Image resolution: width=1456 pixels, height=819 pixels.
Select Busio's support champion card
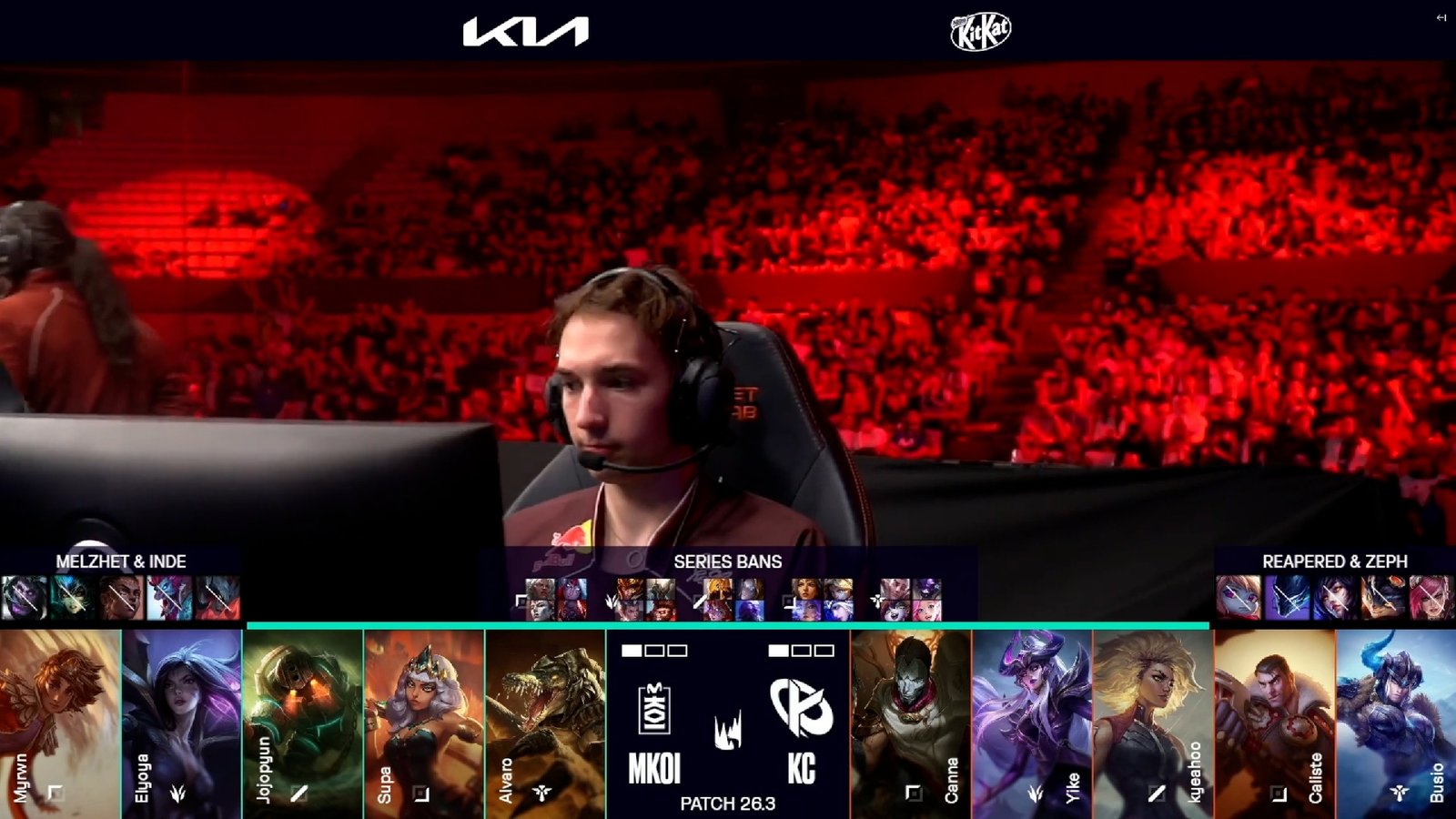pyautogui.click(x=1396, y=723)
